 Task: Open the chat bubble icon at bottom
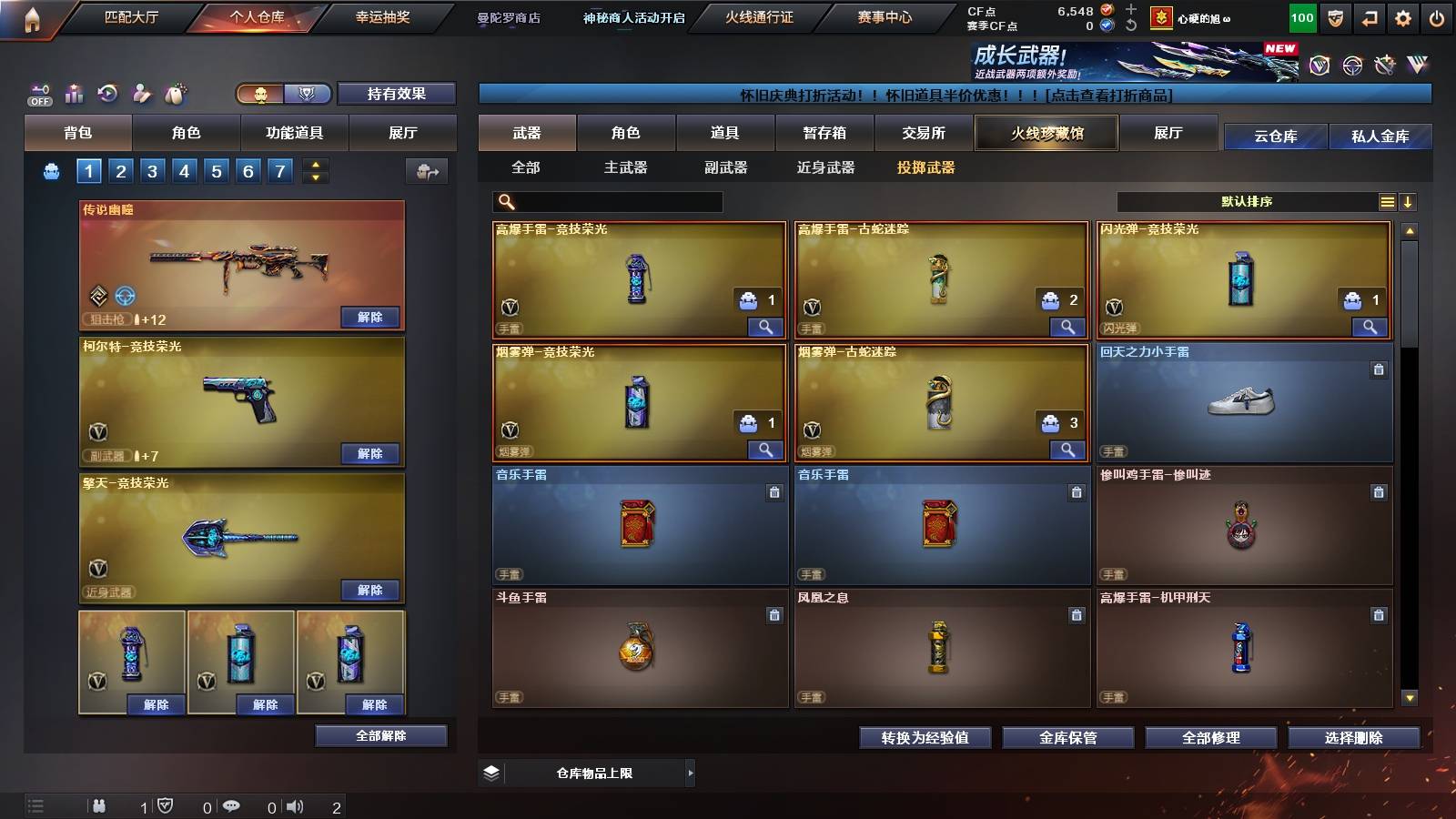point(232,806)
